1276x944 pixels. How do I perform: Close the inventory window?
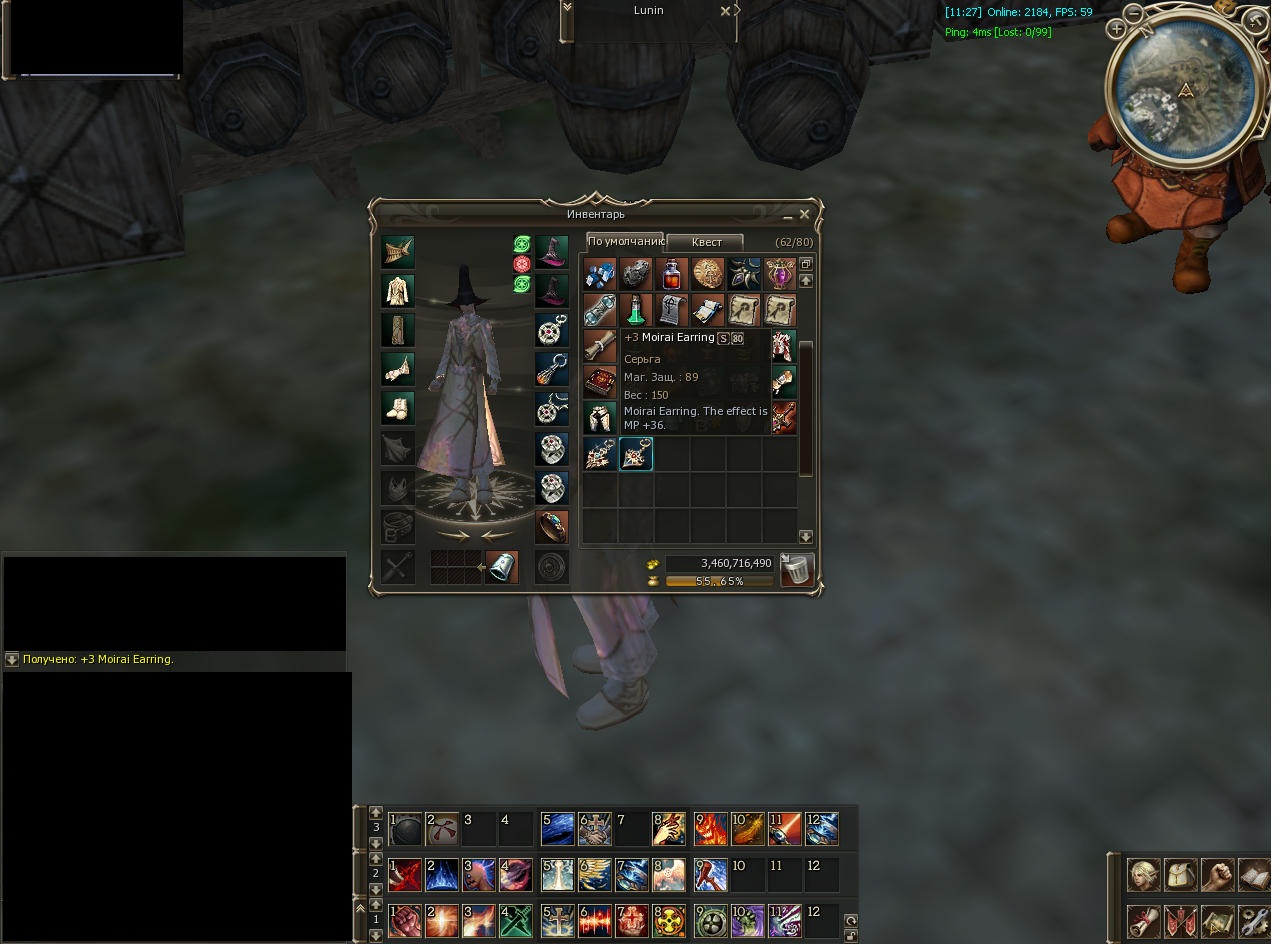click(804, 214)
